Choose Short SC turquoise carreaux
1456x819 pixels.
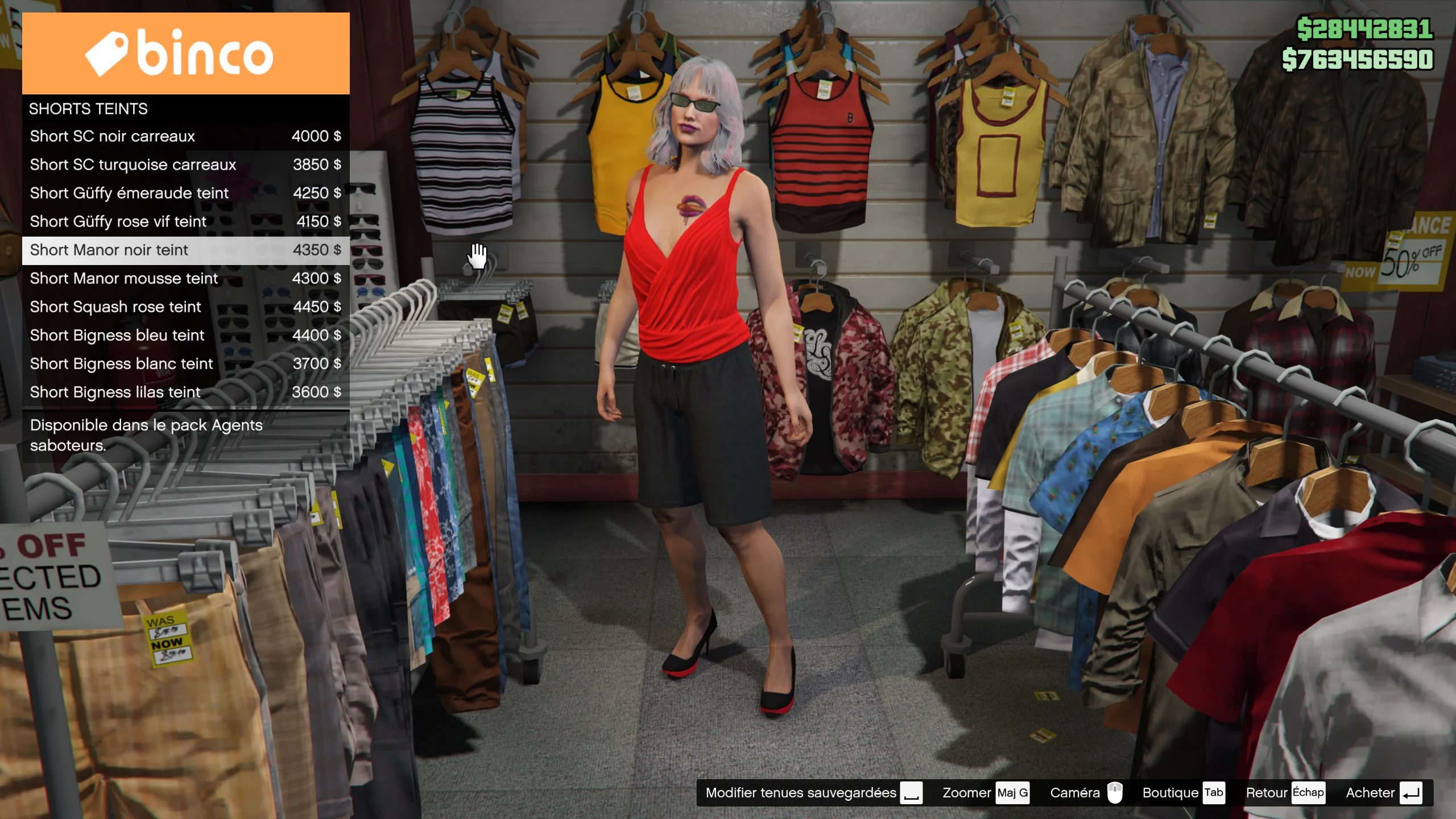(x=185, y=165)
